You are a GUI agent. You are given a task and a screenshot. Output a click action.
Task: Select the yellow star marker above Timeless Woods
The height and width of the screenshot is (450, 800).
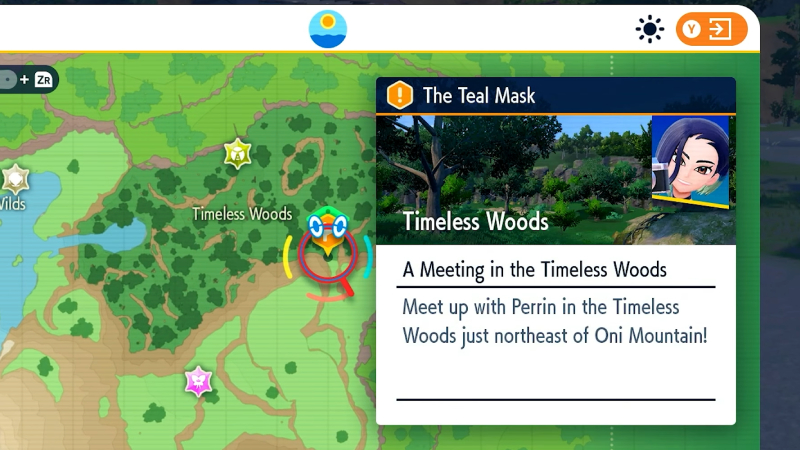click(237, 153)
